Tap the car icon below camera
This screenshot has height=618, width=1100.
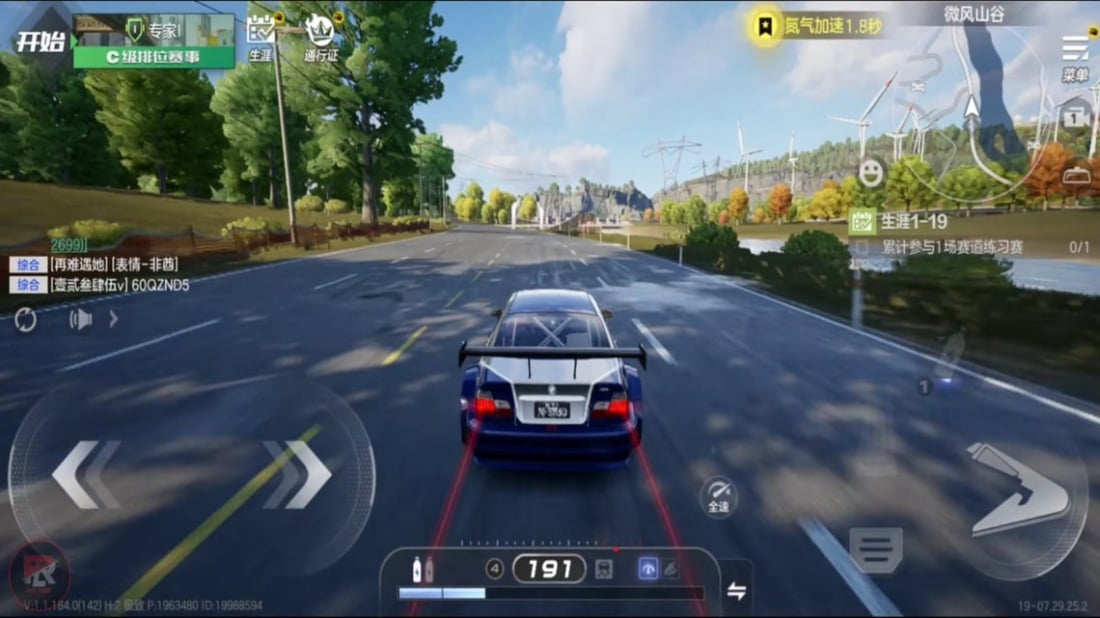[1076, 176]
